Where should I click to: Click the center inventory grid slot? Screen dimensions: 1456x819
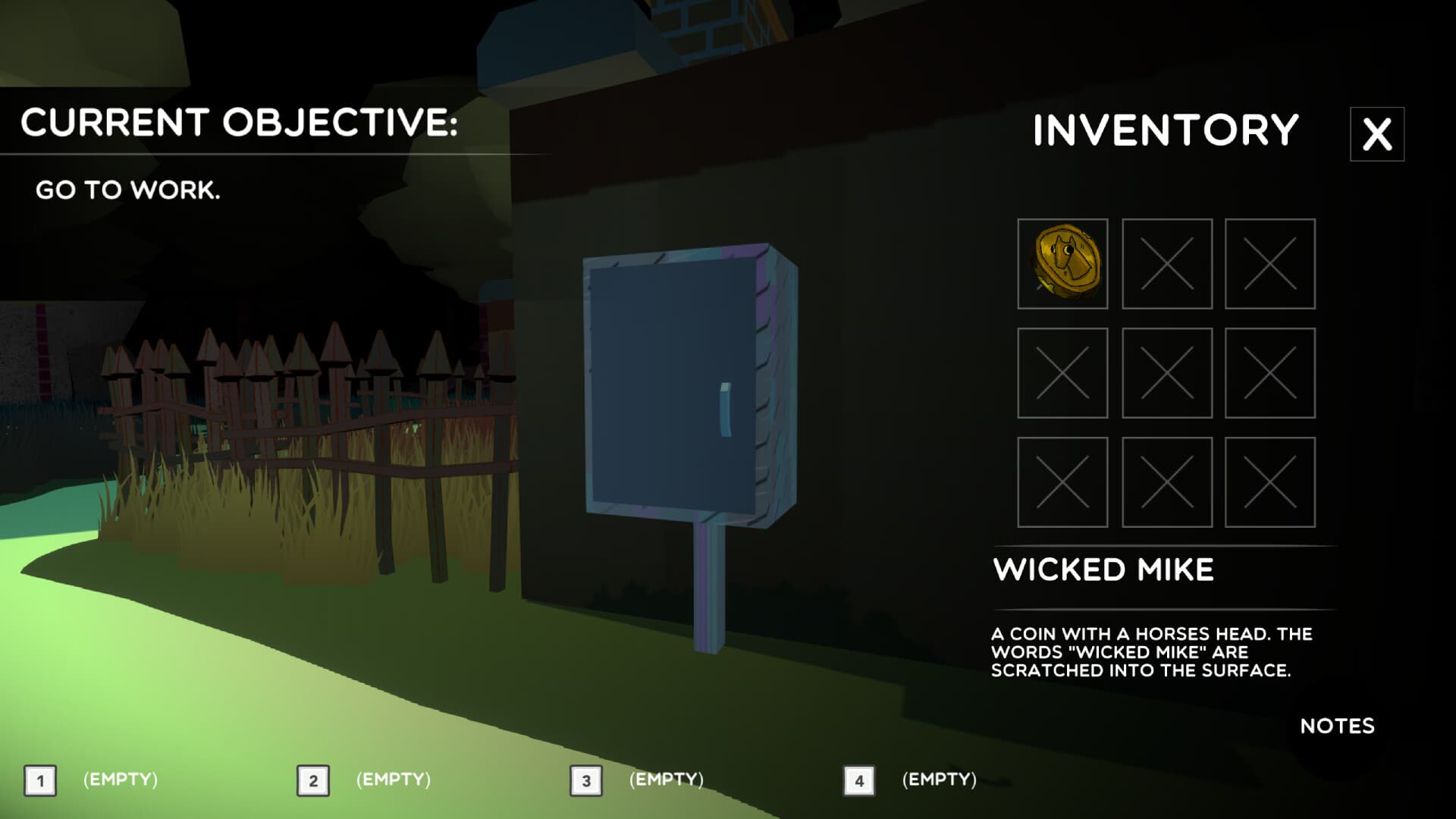click(x=1166, y=374)
